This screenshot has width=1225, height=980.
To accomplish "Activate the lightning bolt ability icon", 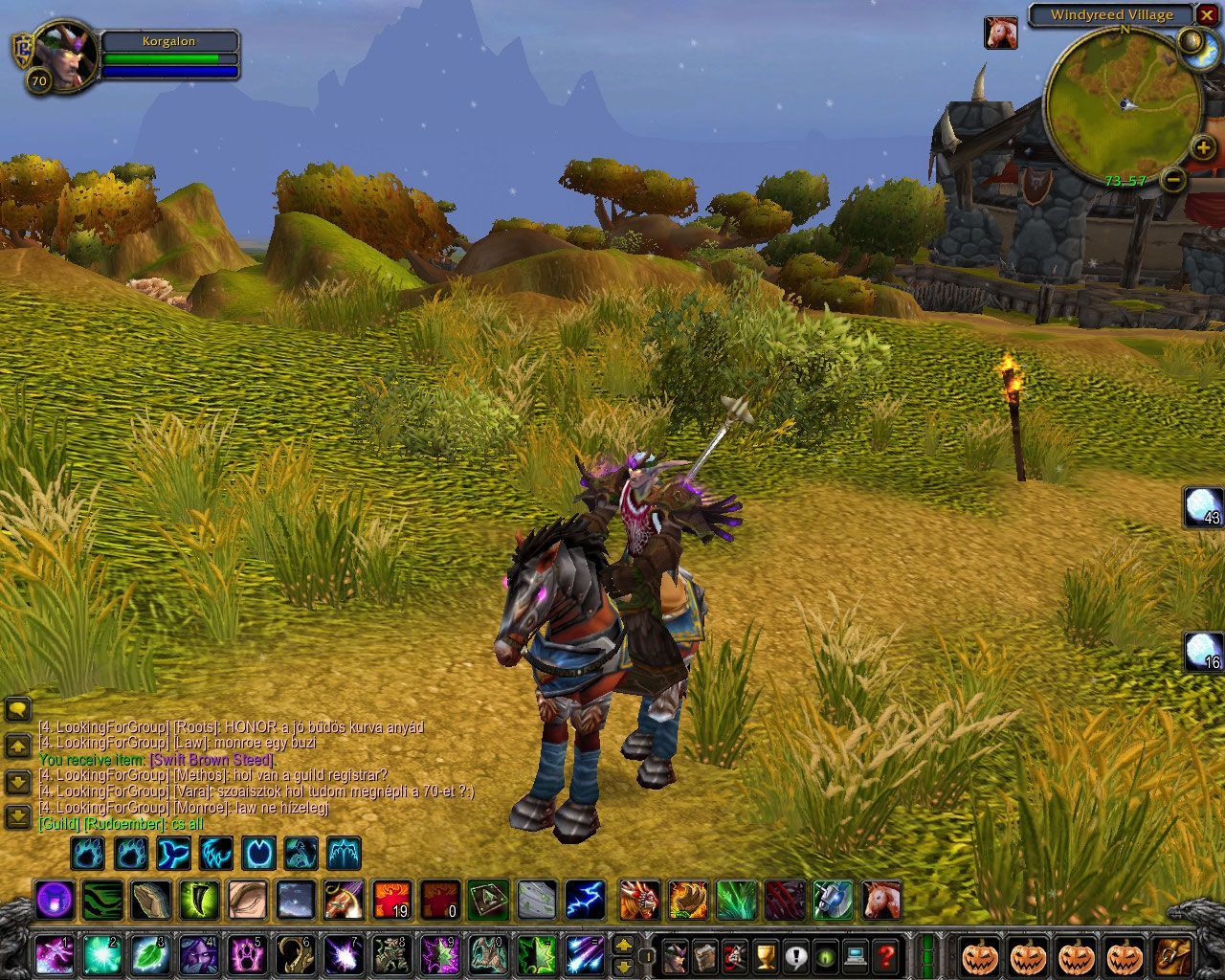I will [x=584, y=901].
